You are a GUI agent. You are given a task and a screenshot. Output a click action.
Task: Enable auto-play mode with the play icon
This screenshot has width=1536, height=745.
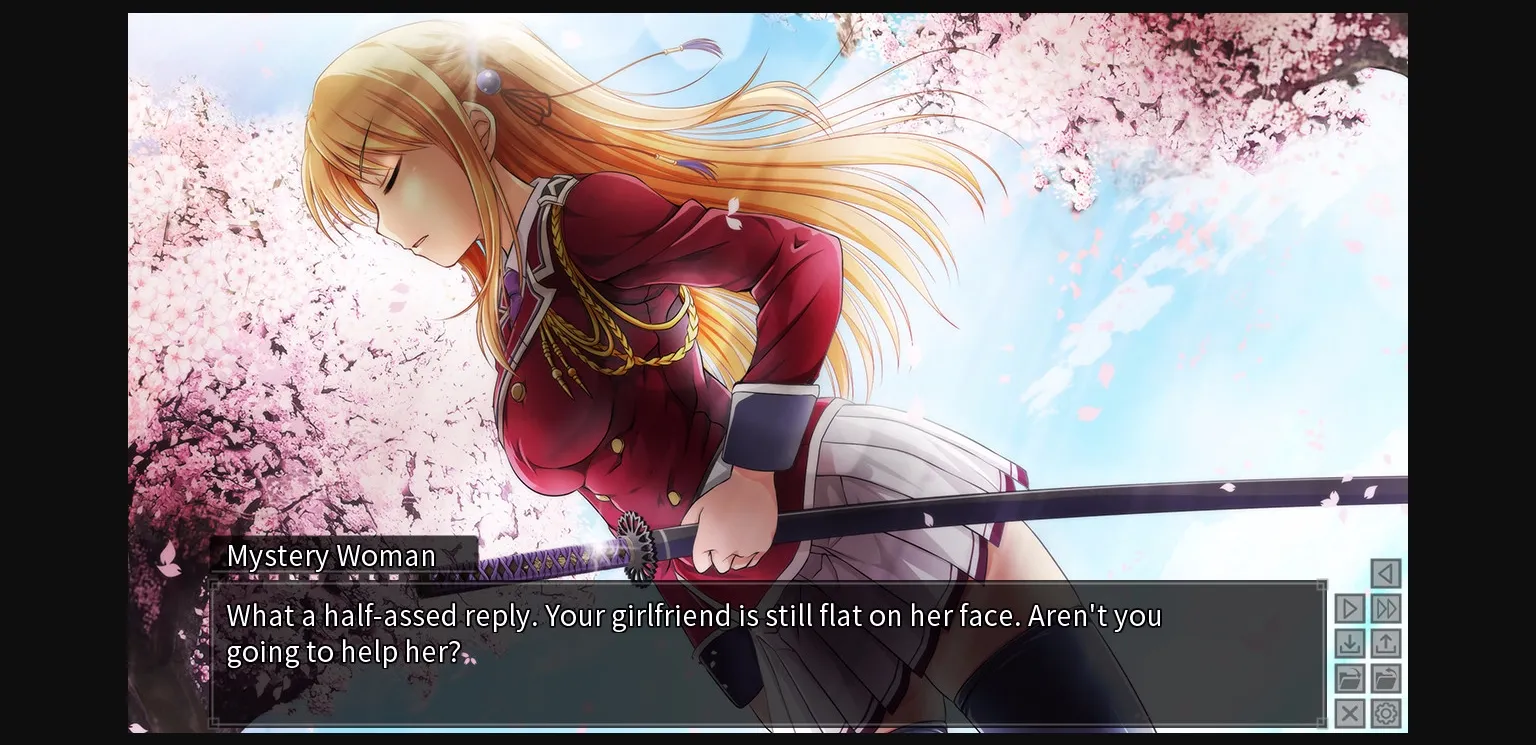tap(1349, 608)
